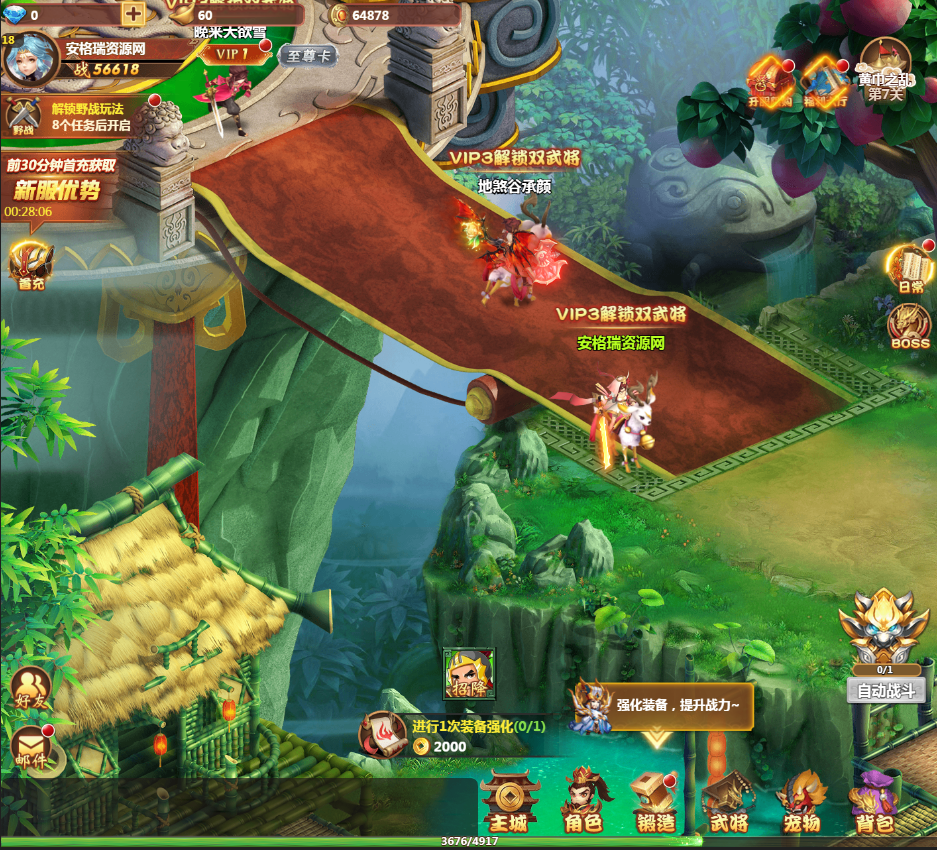This screenshot has width=937, height=850.
Task: Enter the 黄巾之乱 stage 7 icon
Action: click(x=884, y=70)
